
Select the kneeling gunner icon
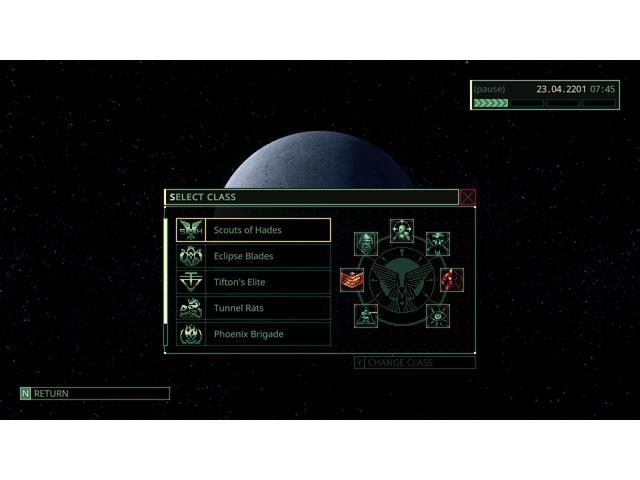[x=366, y=316]
